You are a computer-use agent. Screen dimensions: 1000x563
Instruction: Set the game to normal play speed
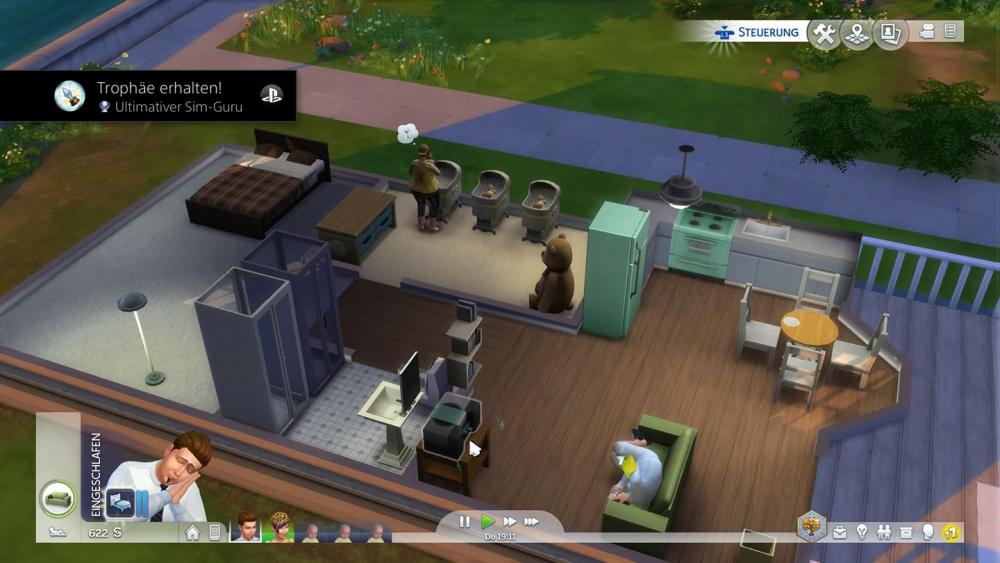(x=487, y=521)
